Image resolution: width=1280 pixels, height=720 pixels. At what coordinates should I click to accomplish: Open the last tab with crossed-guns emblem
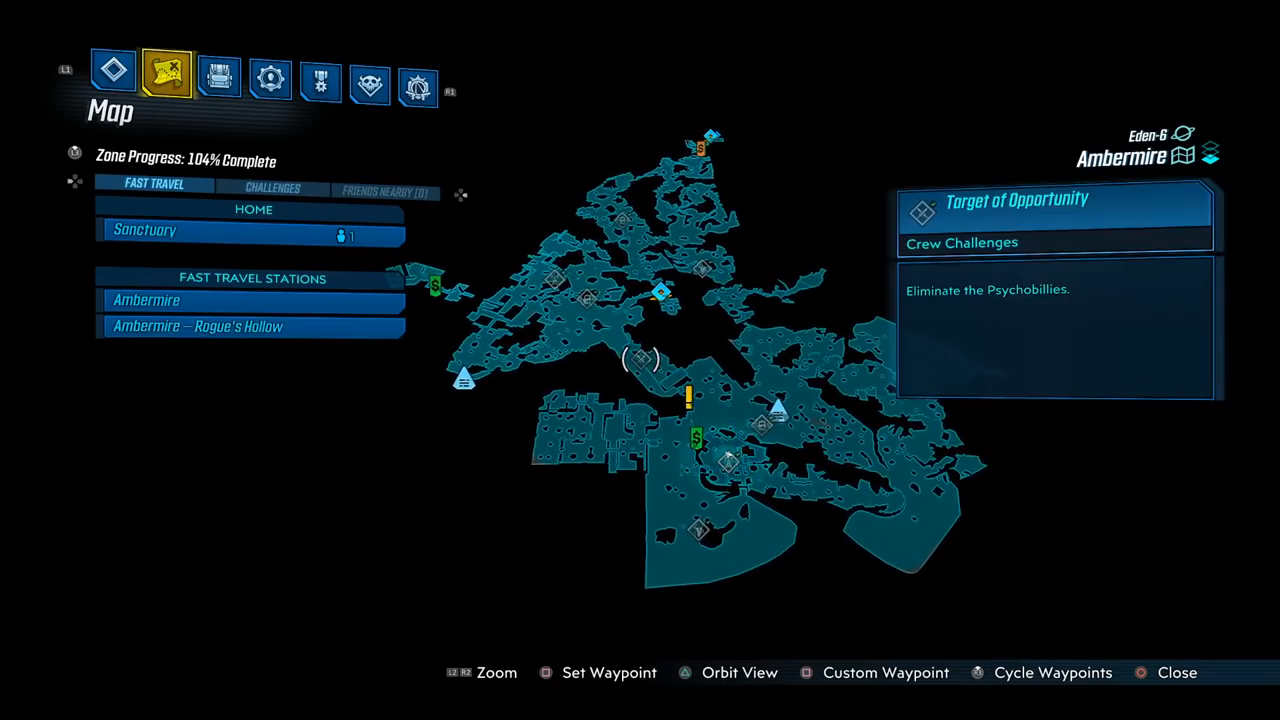click(x=418, y=88)
